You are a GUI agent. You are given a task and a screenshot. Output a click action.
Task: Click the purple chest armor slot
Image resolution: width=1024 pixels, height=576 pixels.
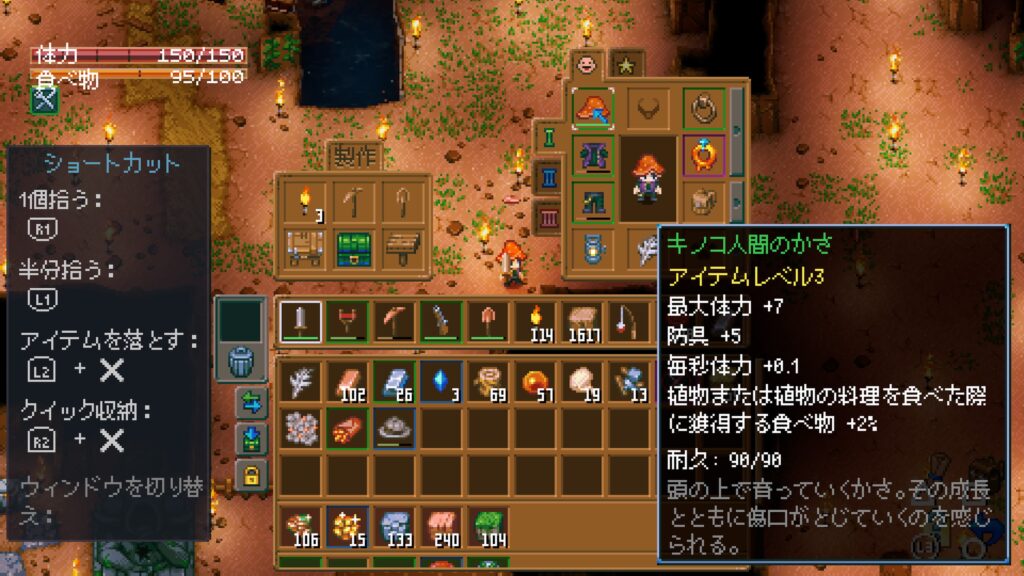593,156
